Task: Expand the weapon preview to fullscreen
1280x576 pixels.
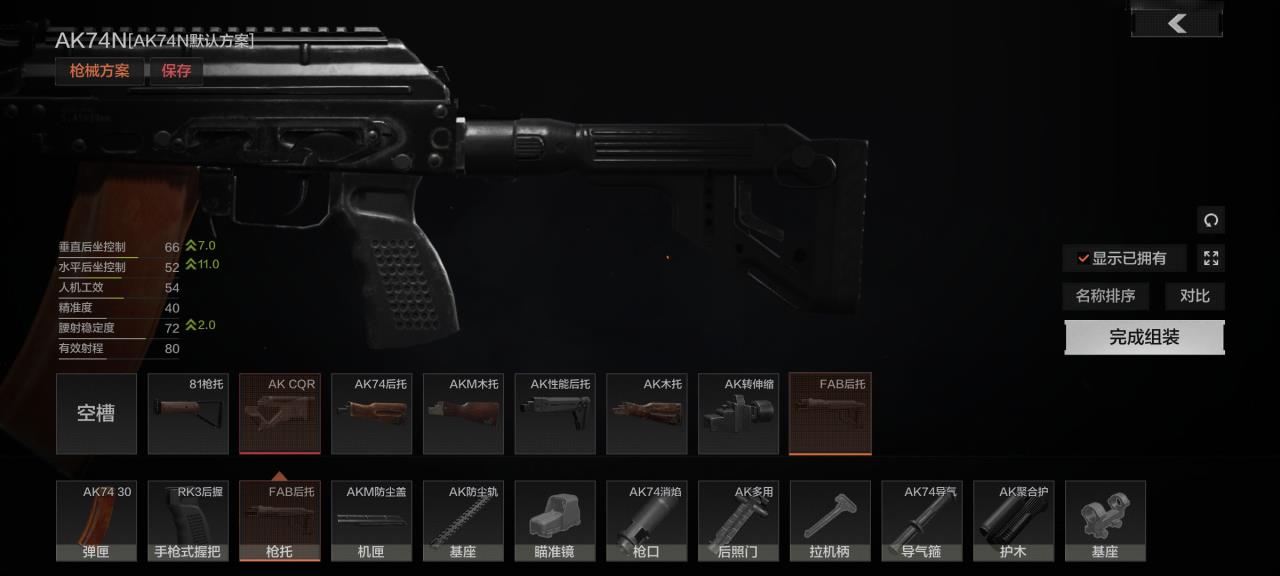Action: (x=1211, y=259)
